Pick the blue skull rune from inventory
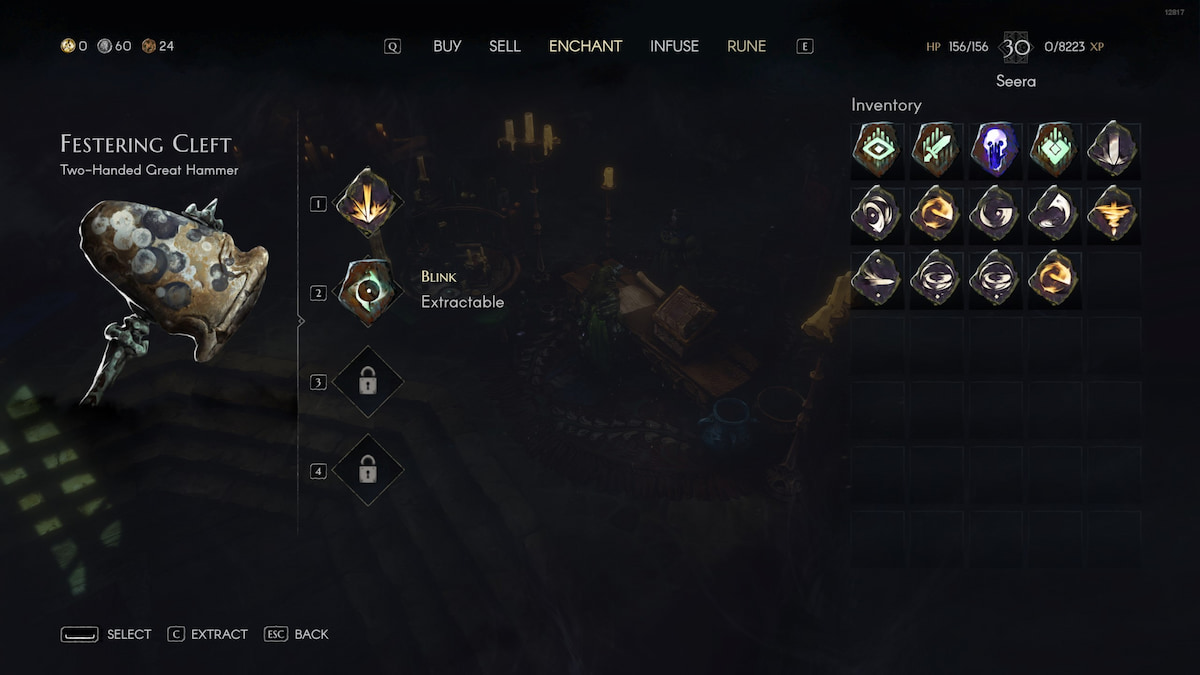Image resolution: width=1200 pixels, height=675 pixels. pos(996,150)
